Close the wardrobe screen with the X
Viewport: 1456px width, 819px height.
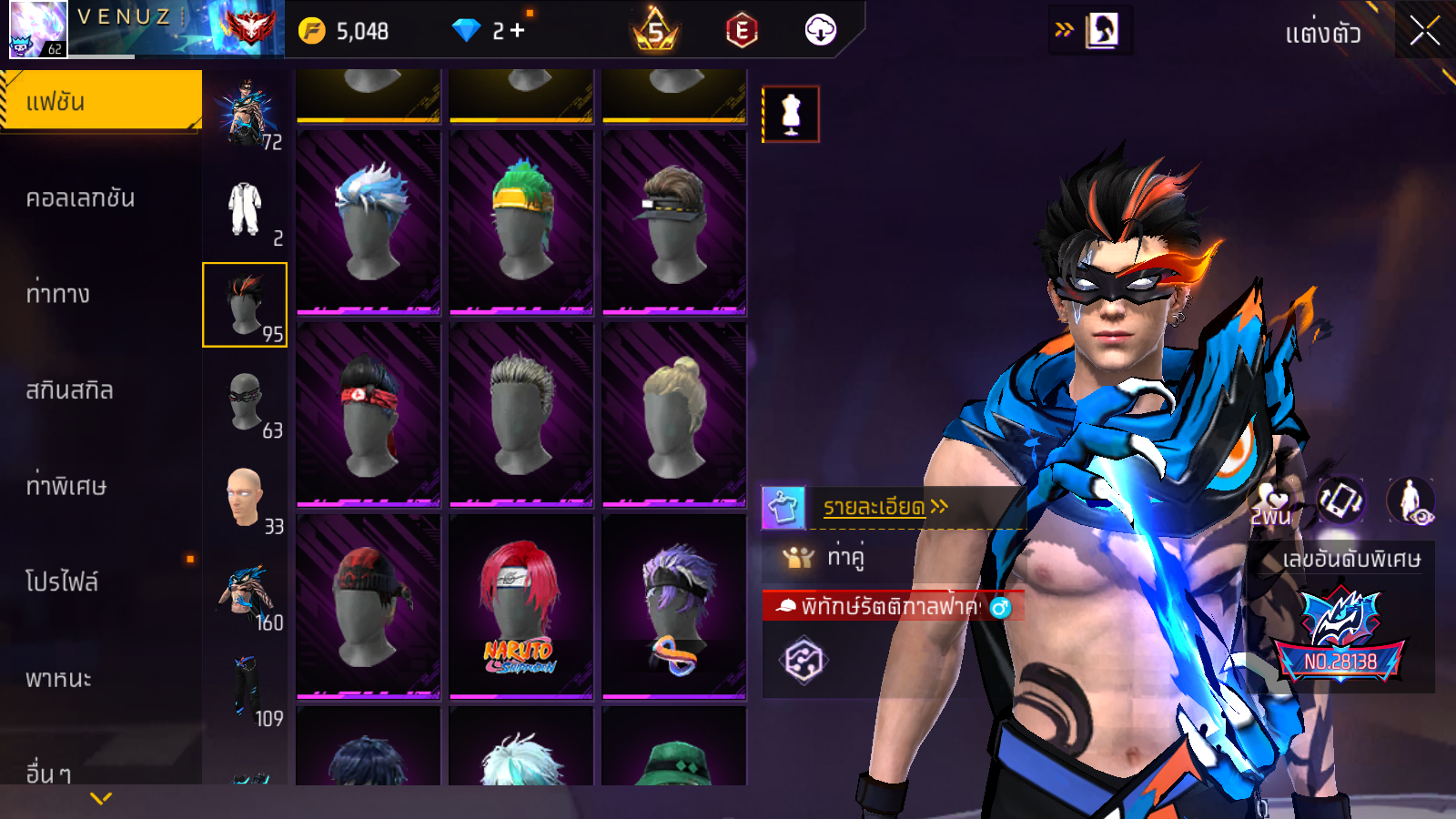coord(1424,32)
